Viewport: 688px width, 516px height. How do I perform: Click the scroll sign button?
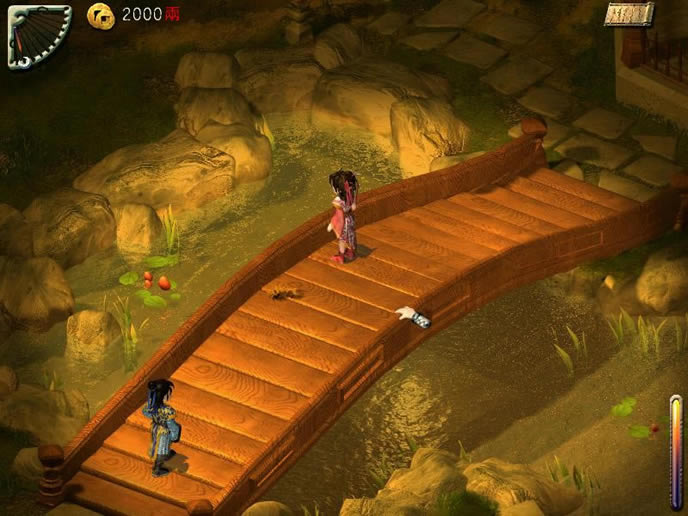click(629, 14)
